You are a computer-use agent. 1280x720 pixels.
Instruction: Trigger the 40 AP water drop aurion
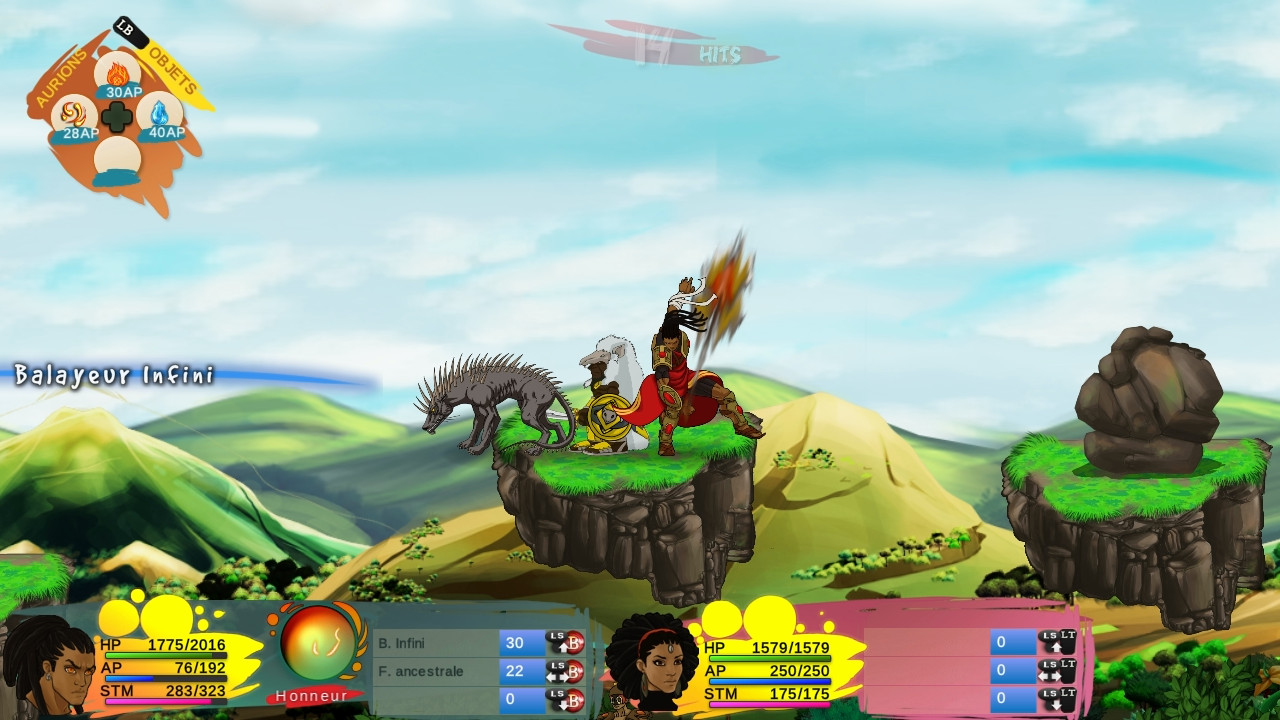tap(161, 117)
